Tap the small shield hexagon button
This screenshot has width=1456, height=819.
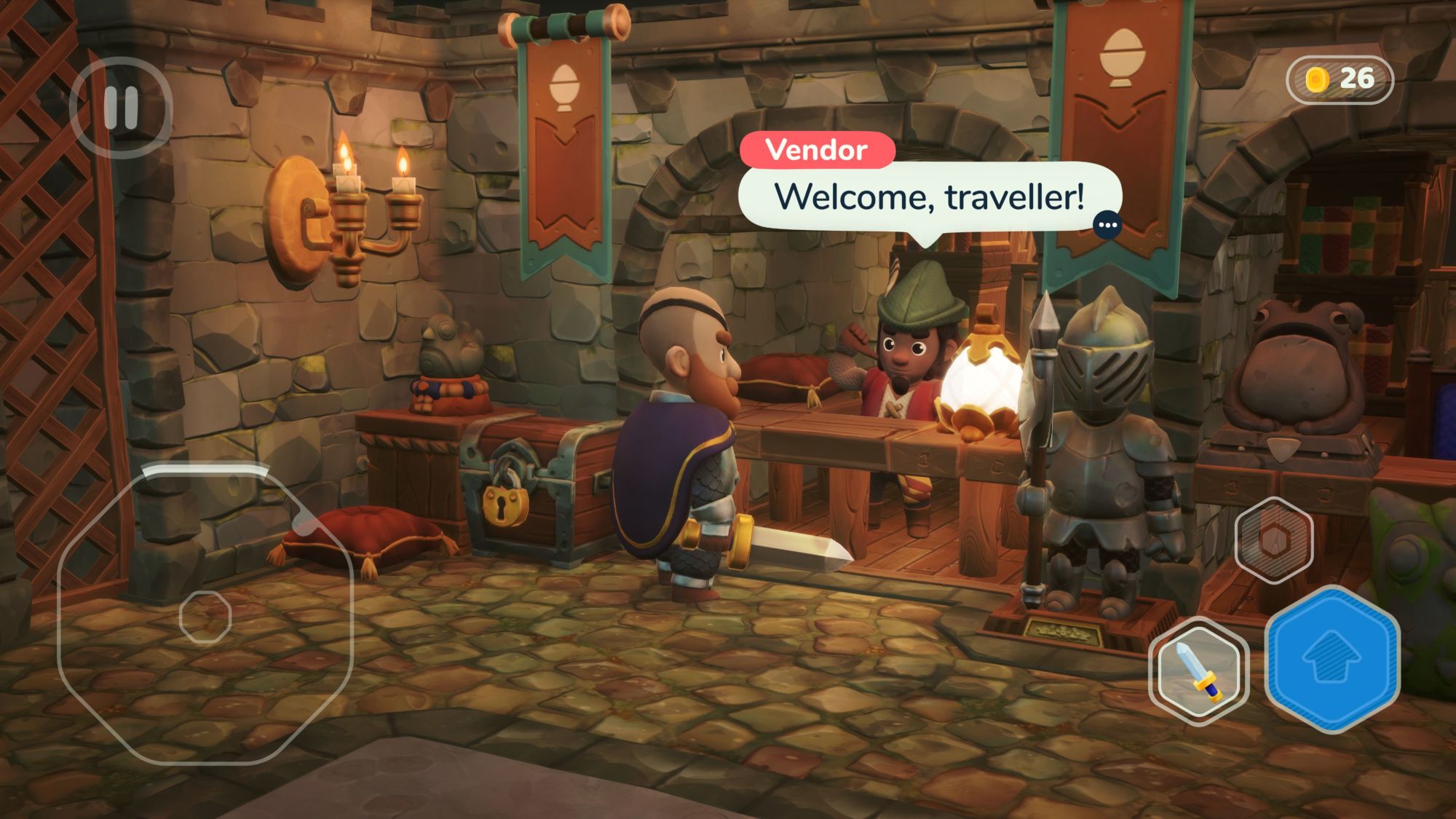click(1274, 539)
